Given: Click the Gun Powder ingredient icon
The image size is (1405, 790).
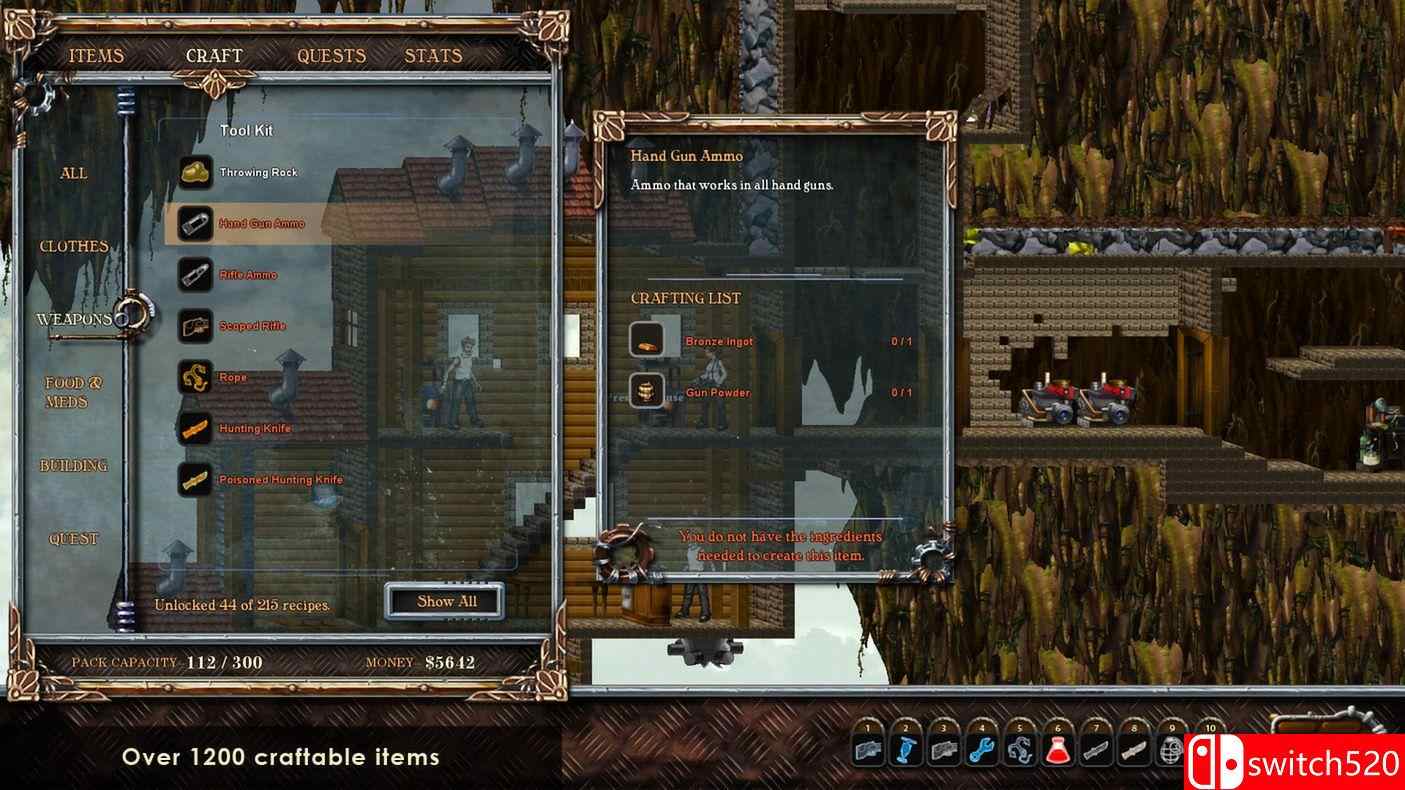Looking at the screenshot, I should point(646,391).
